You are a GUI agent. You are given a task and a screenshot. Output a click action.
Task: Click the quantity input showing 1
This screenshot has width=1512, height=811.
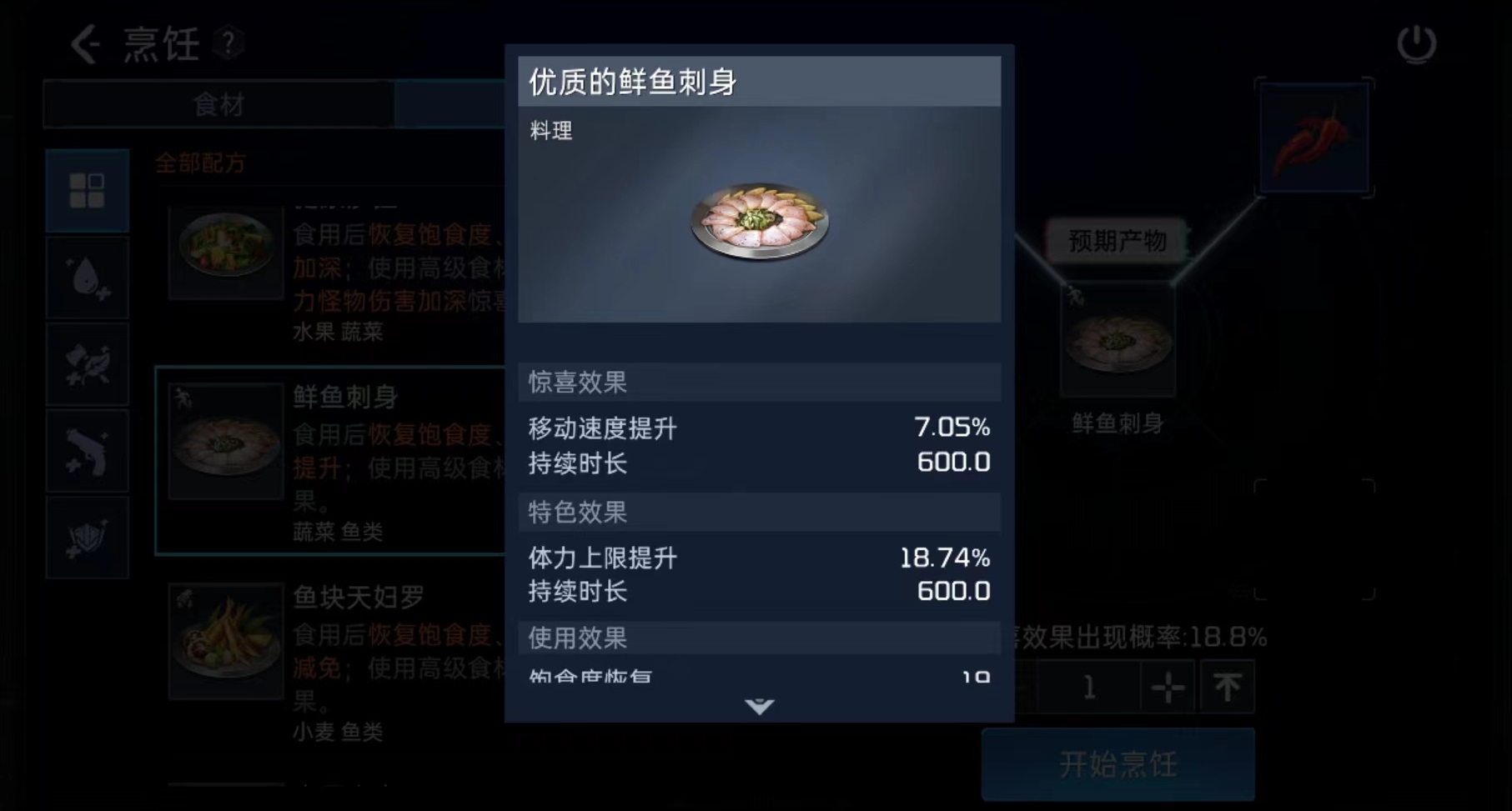coord(1089,687)
